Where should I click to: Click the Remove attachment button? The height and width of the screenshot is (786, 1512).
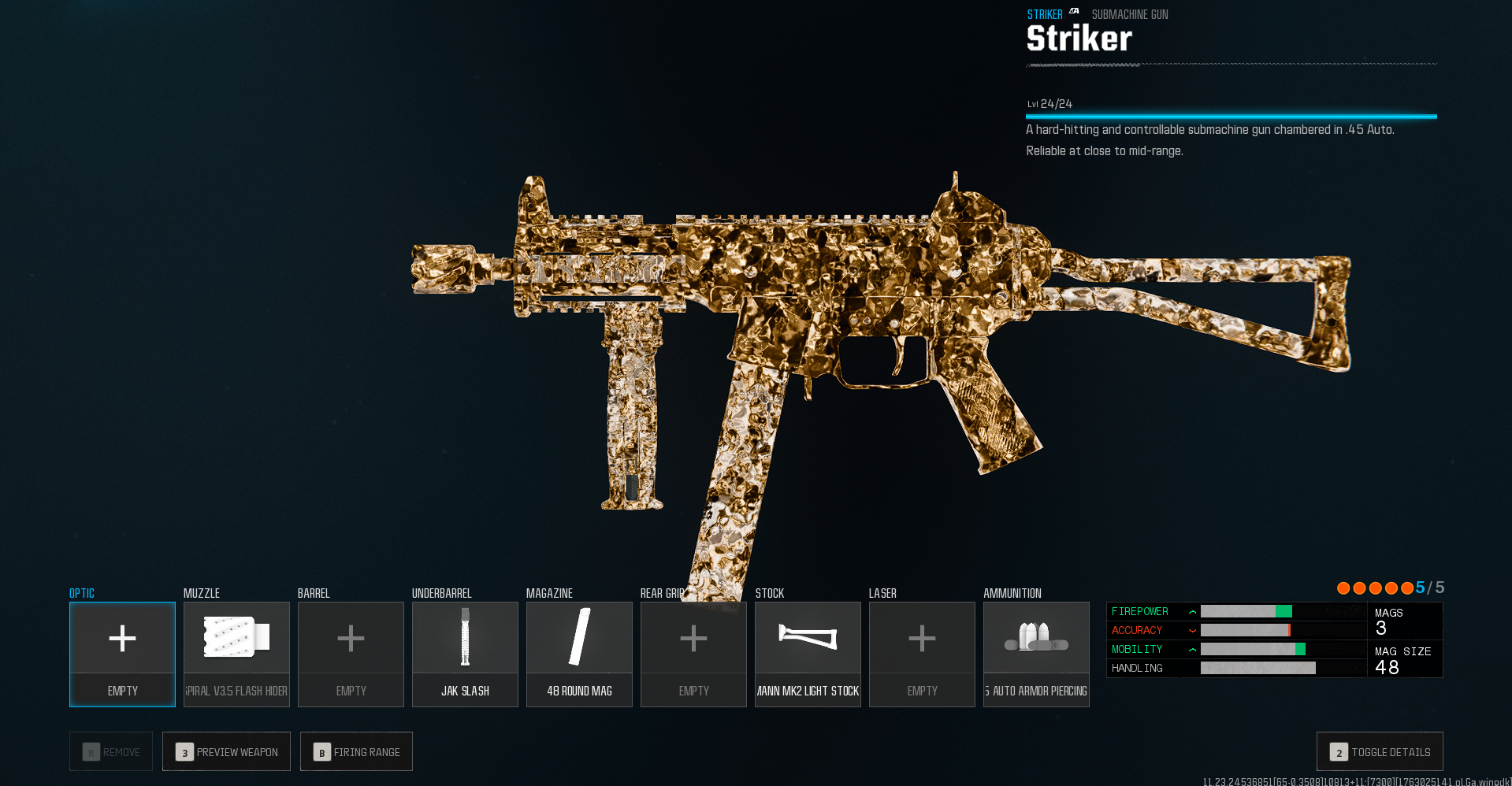click(x=110, y=751)
